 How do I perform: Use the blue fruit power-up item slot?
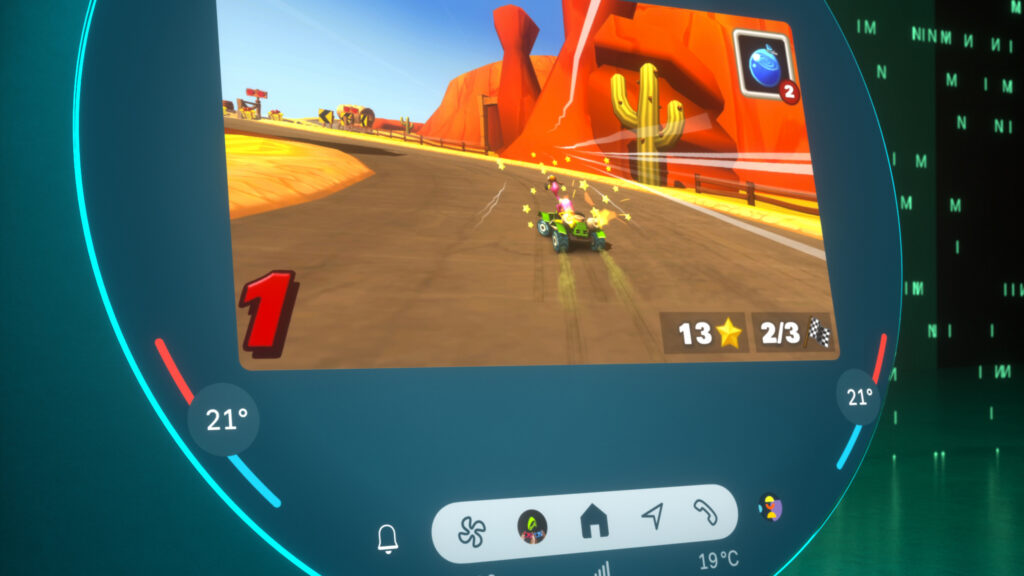click(767, 64)
